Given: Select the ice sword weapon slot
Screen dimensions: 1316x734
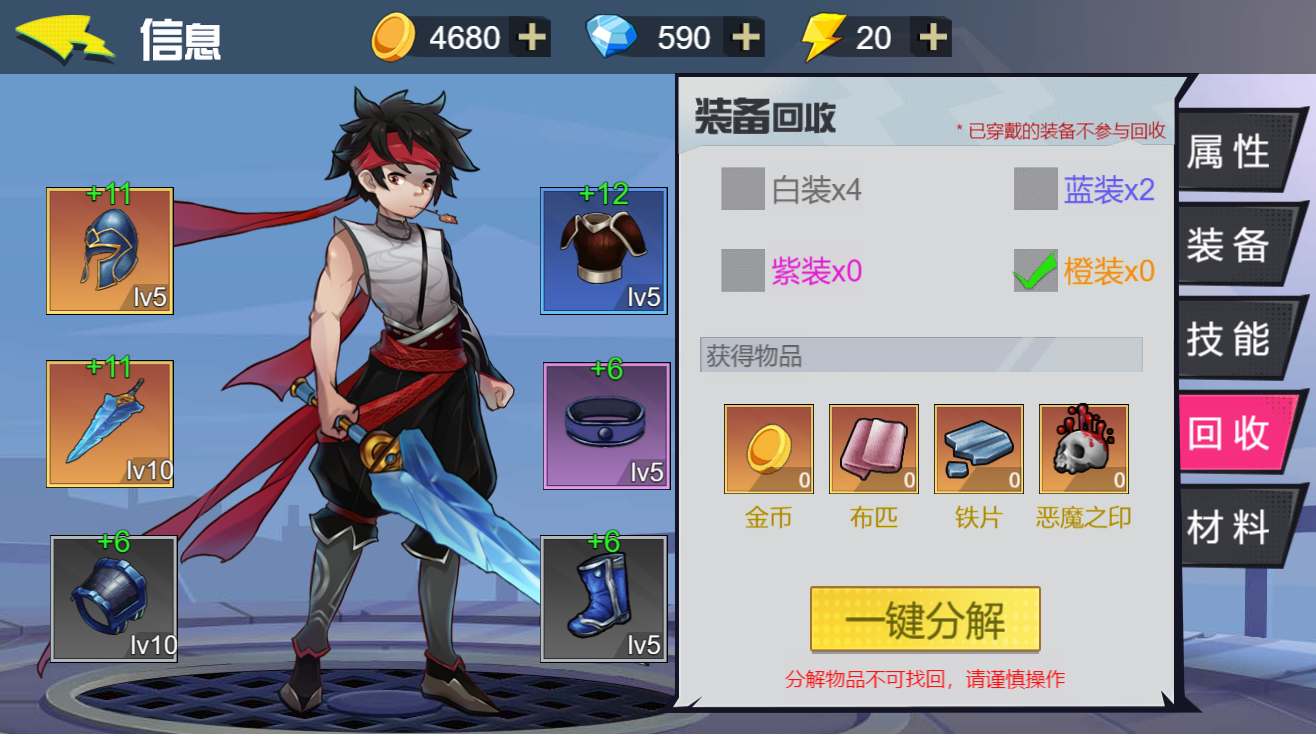Looking at the screenshot, I should pos(110,424).
